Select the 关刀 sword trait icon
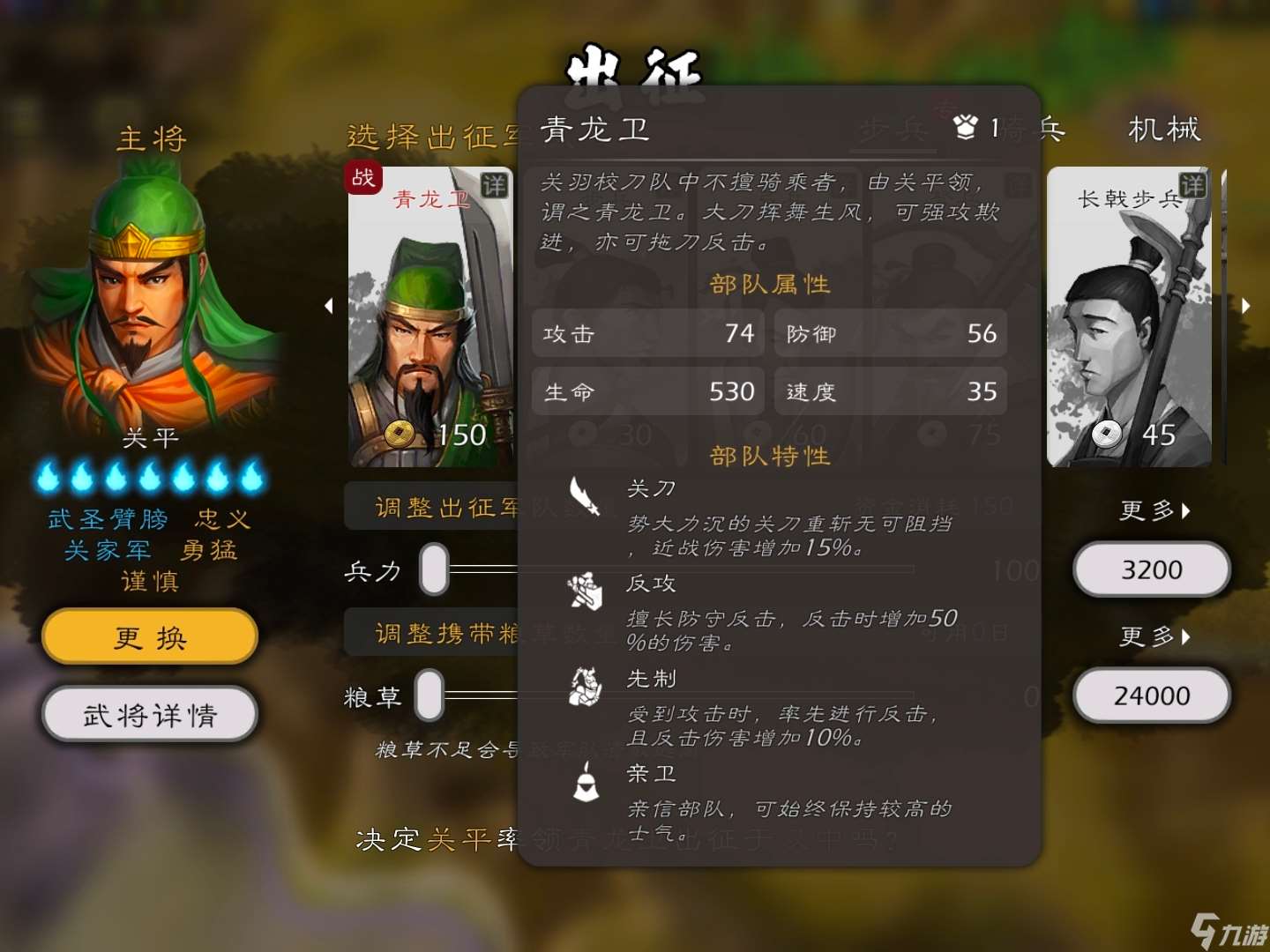 coord(585,498)
